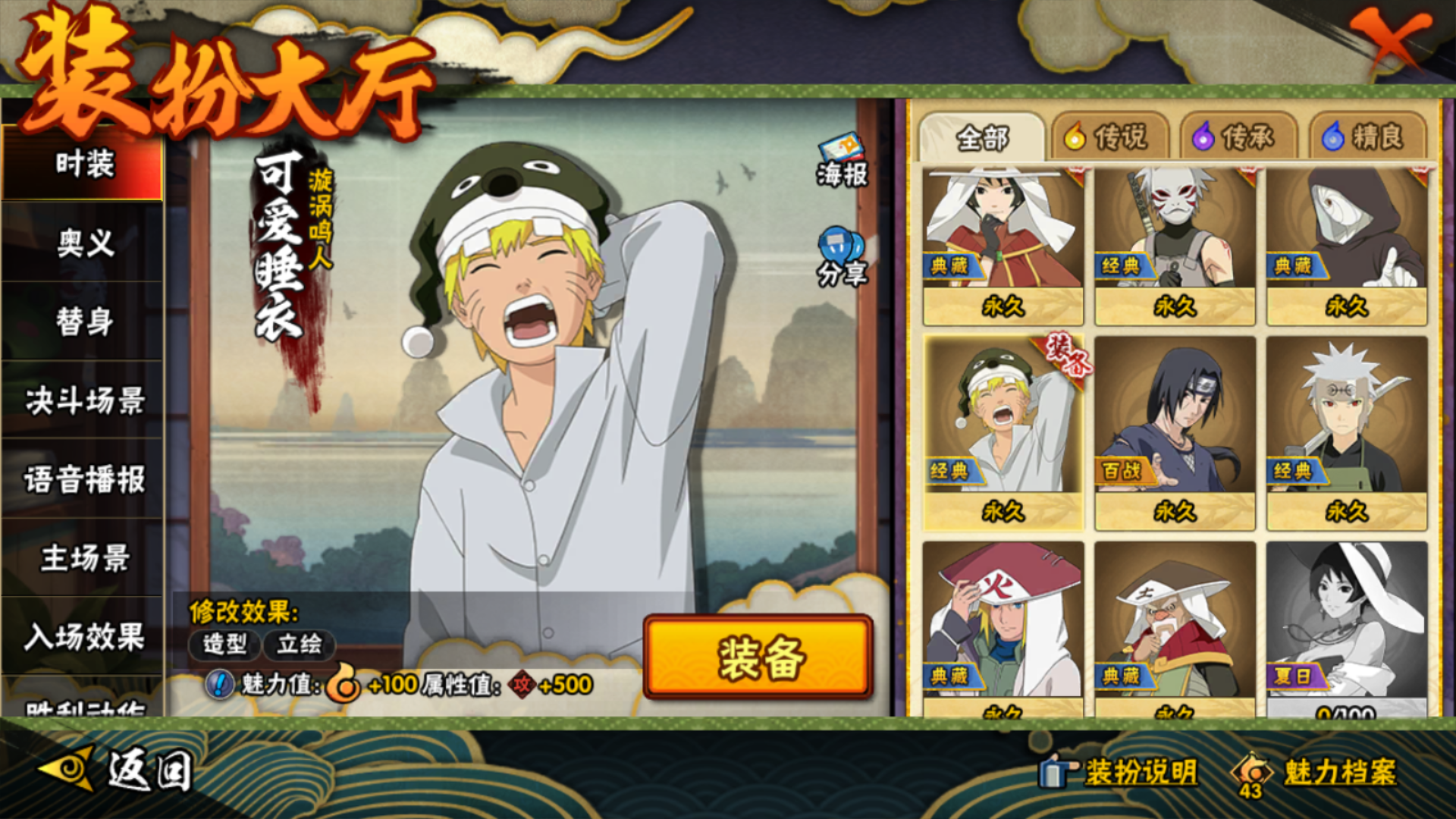This screenshot has height=819, width=1456.
Task: Select the 主场景 menu entry
Action: tap(83, 558)
